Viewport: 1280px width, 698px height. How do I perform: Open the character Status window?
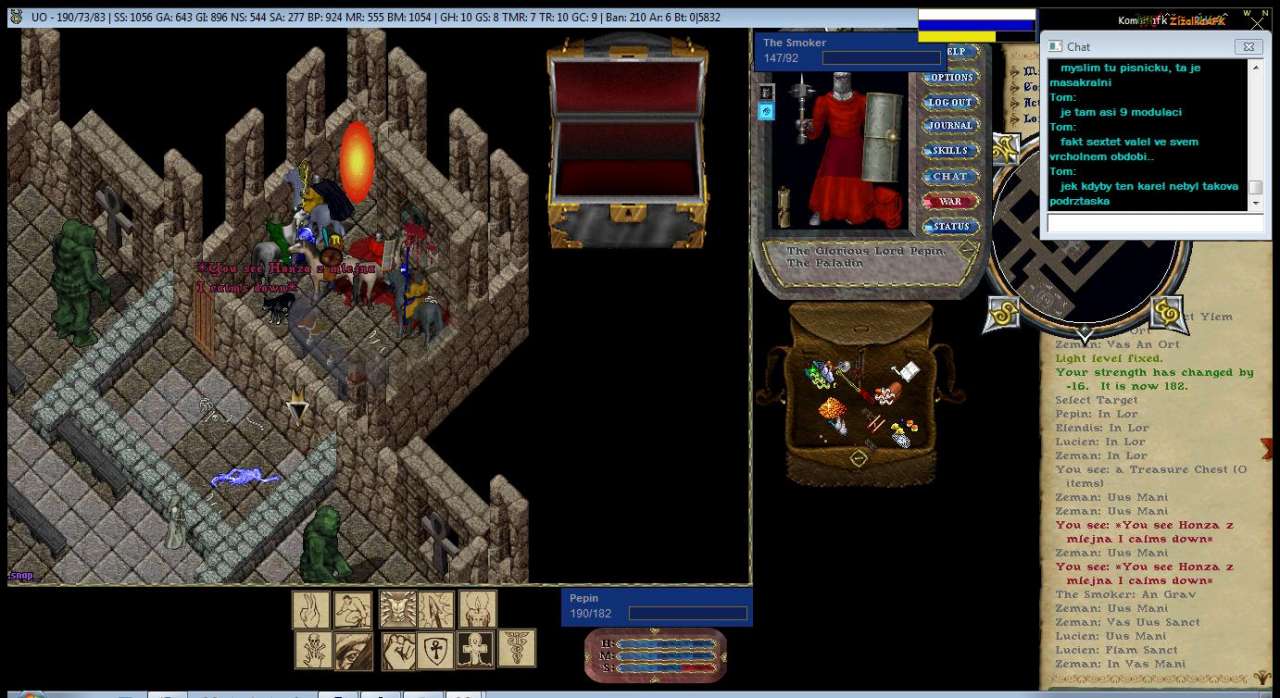[x=950, y=226]
